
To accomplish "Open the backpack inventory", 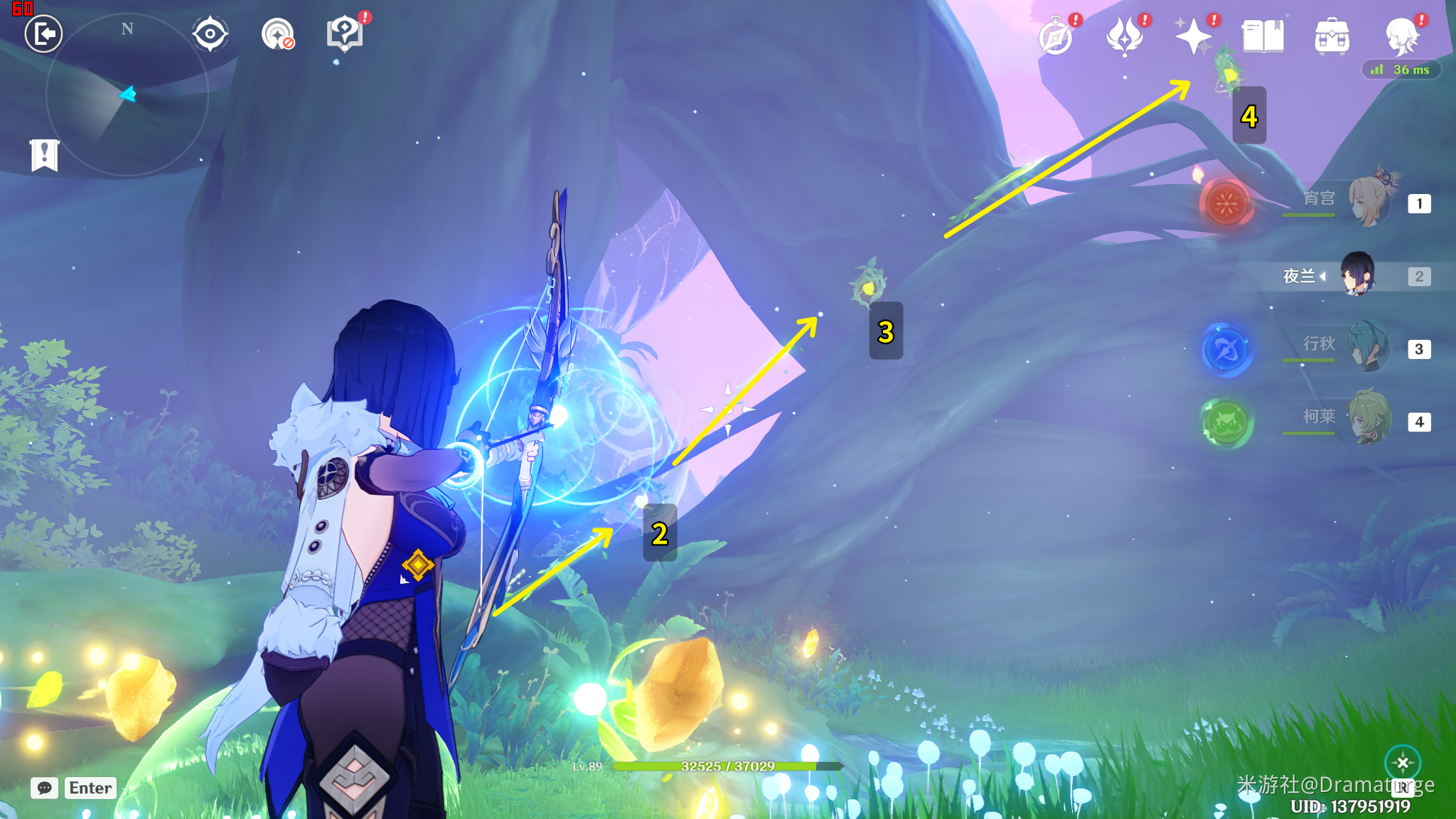I will (x=1332, y=36).
